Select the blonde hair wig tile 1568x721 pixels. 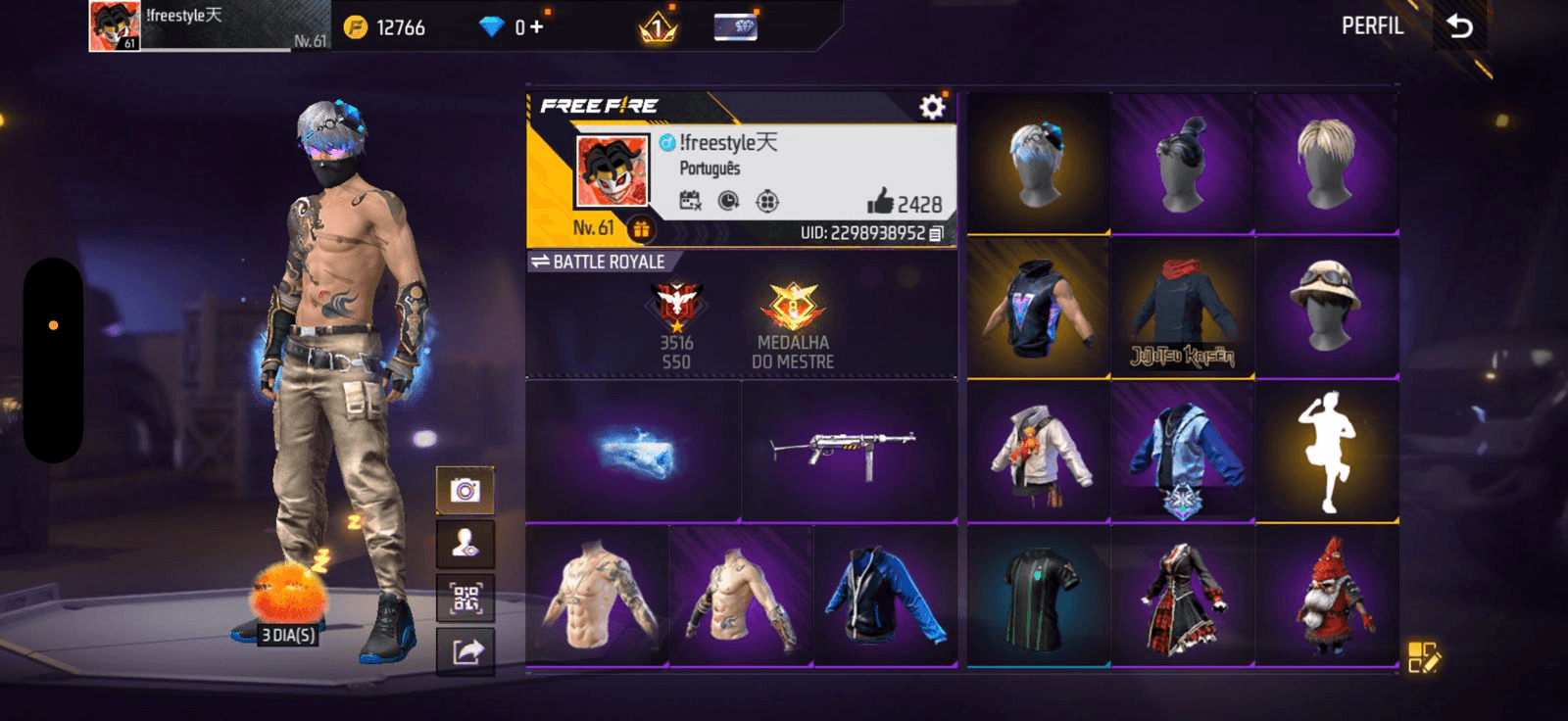[1327, 164]
